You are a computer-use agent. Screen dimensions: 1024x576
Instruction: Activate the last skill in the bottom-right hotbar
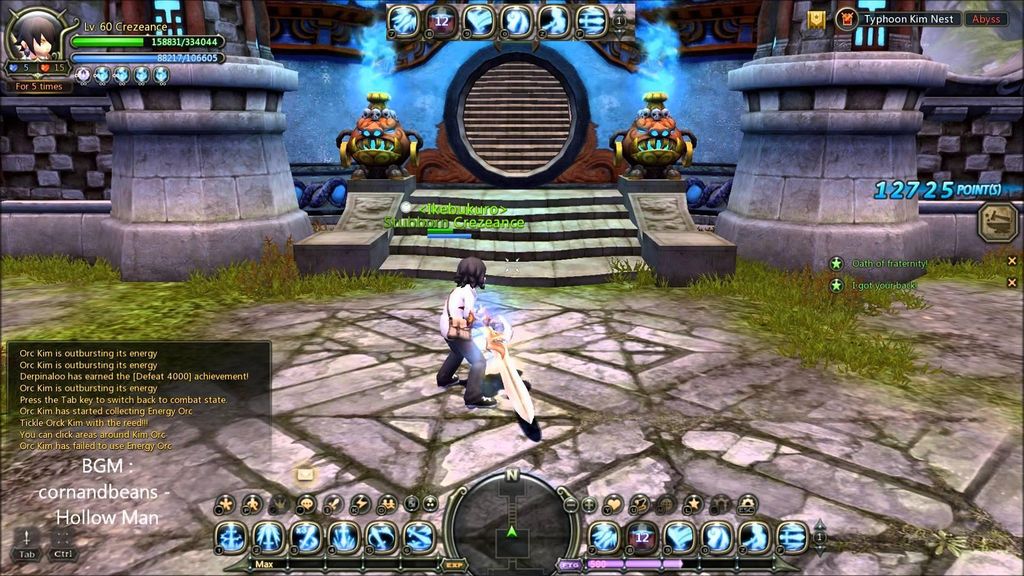point(791,537)
